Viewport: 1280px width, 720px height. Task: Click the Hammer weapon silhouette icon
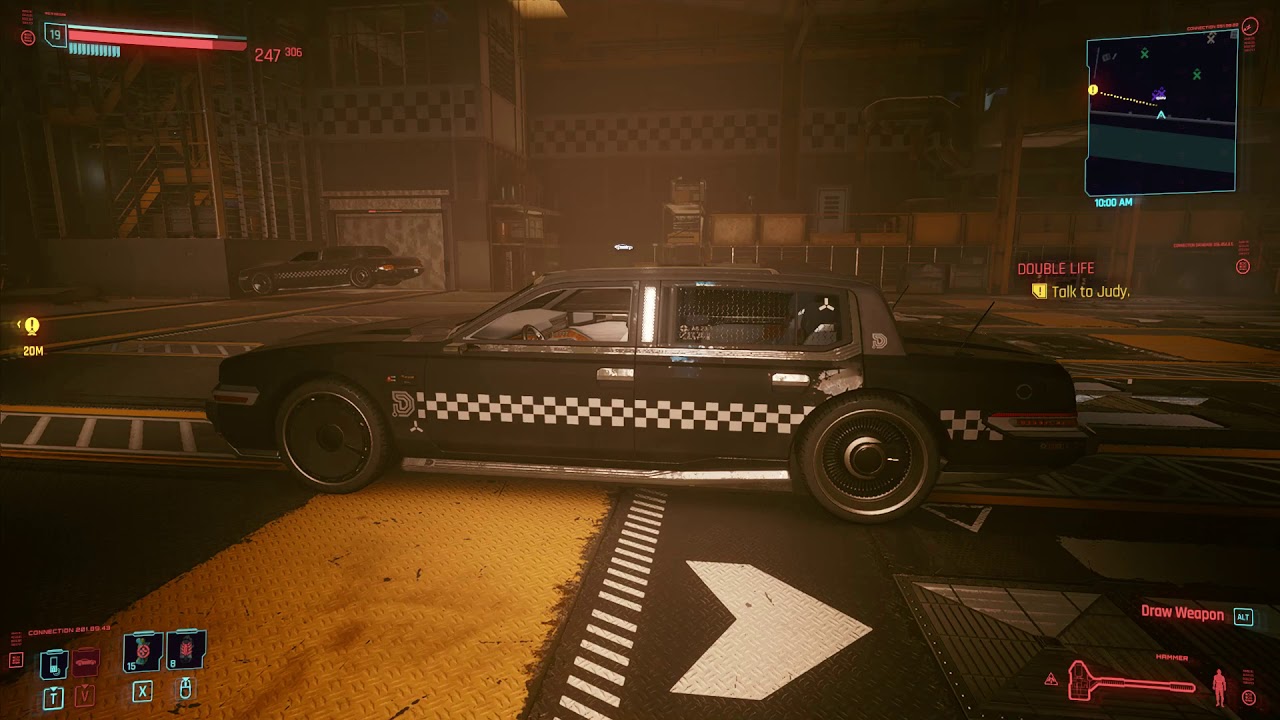click(x=1131, y=682)
